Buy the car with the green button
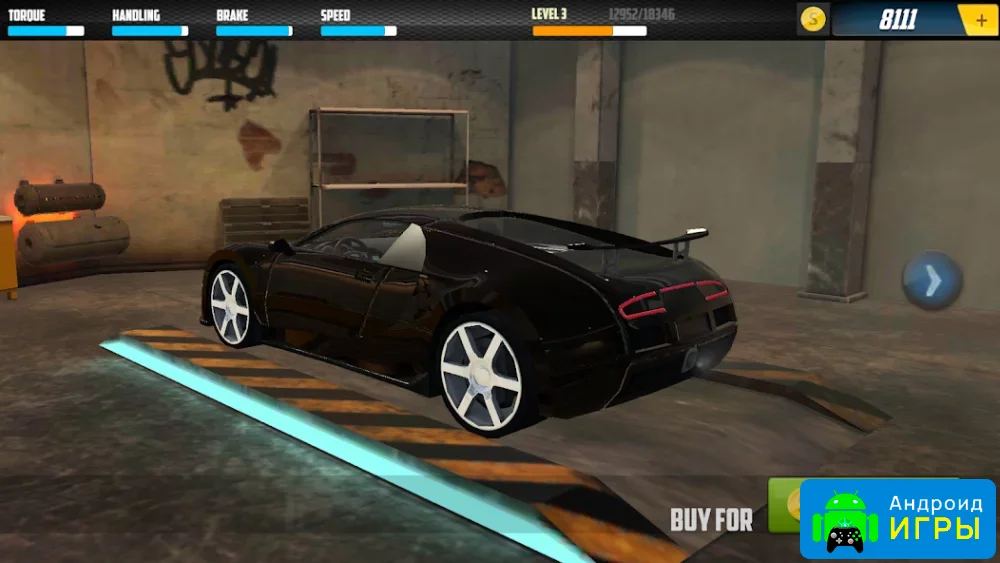Screen dimensions: 1000x563 [x=783, y=504]
